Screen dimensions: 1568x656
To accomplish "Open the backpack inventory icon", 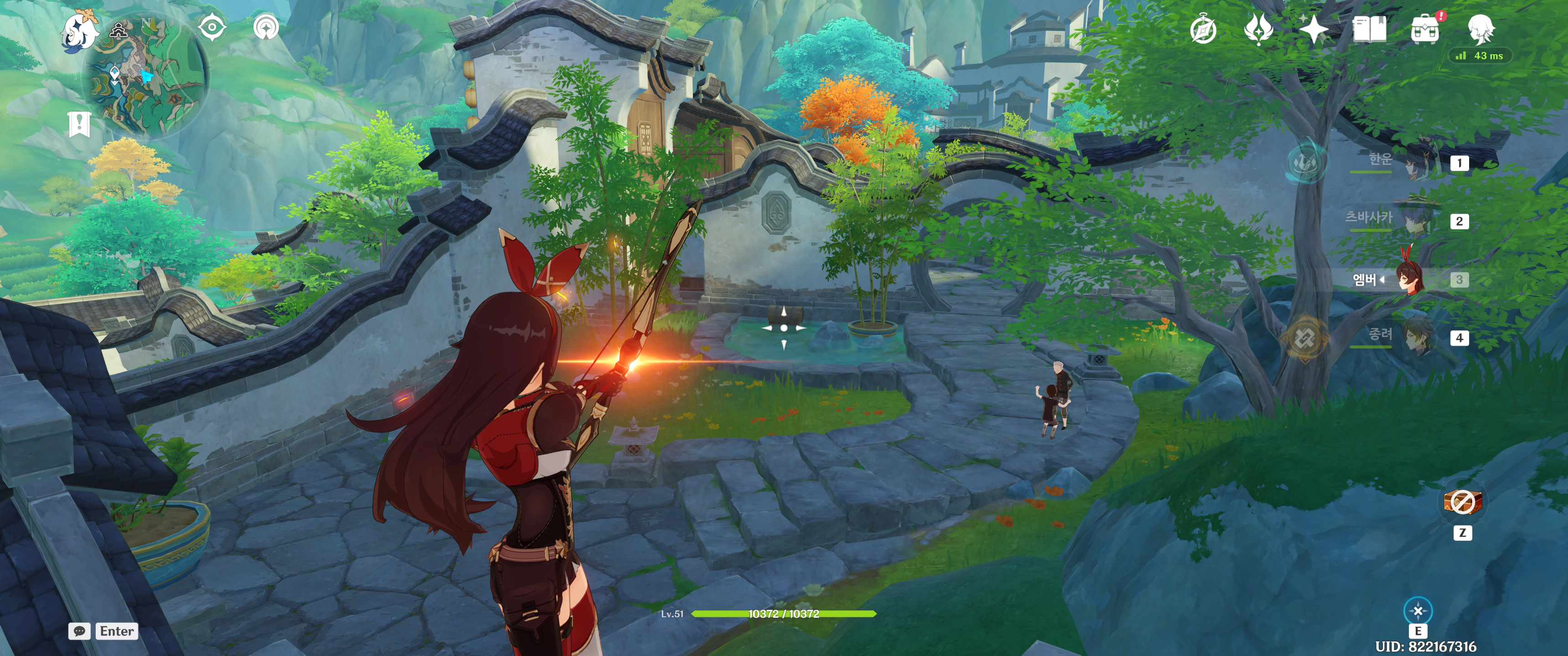I will pyautogui.click(x=1425, y=29).
